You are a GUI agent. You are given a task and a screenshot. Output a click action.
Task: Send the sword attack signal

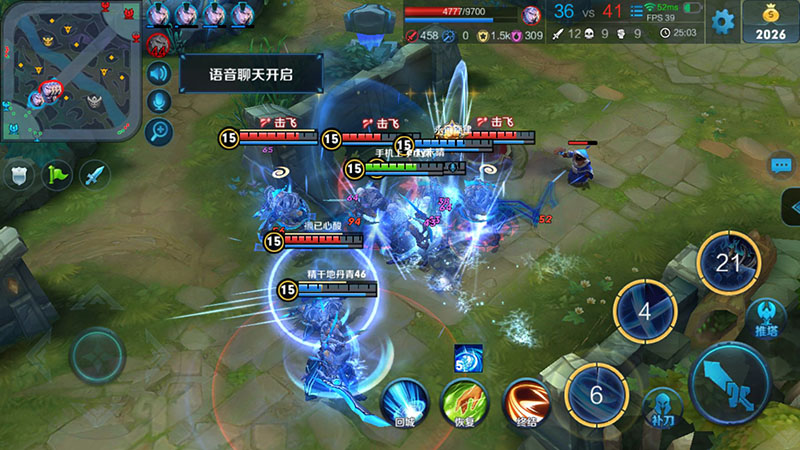(95, 175)
